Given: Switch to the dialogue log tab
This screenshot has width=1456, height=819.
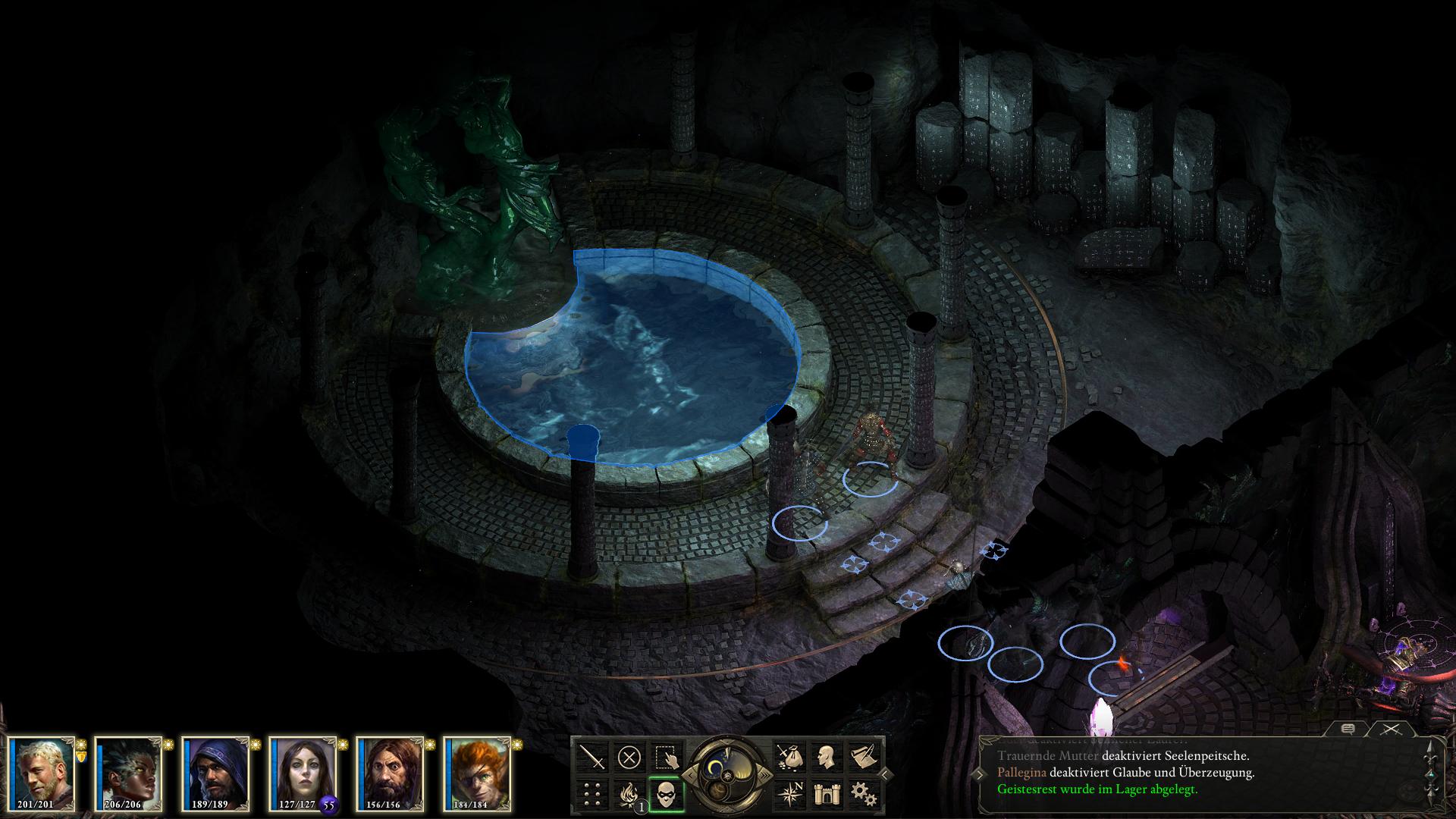Looking at the screenshot, I should (x=1348, y=729).
